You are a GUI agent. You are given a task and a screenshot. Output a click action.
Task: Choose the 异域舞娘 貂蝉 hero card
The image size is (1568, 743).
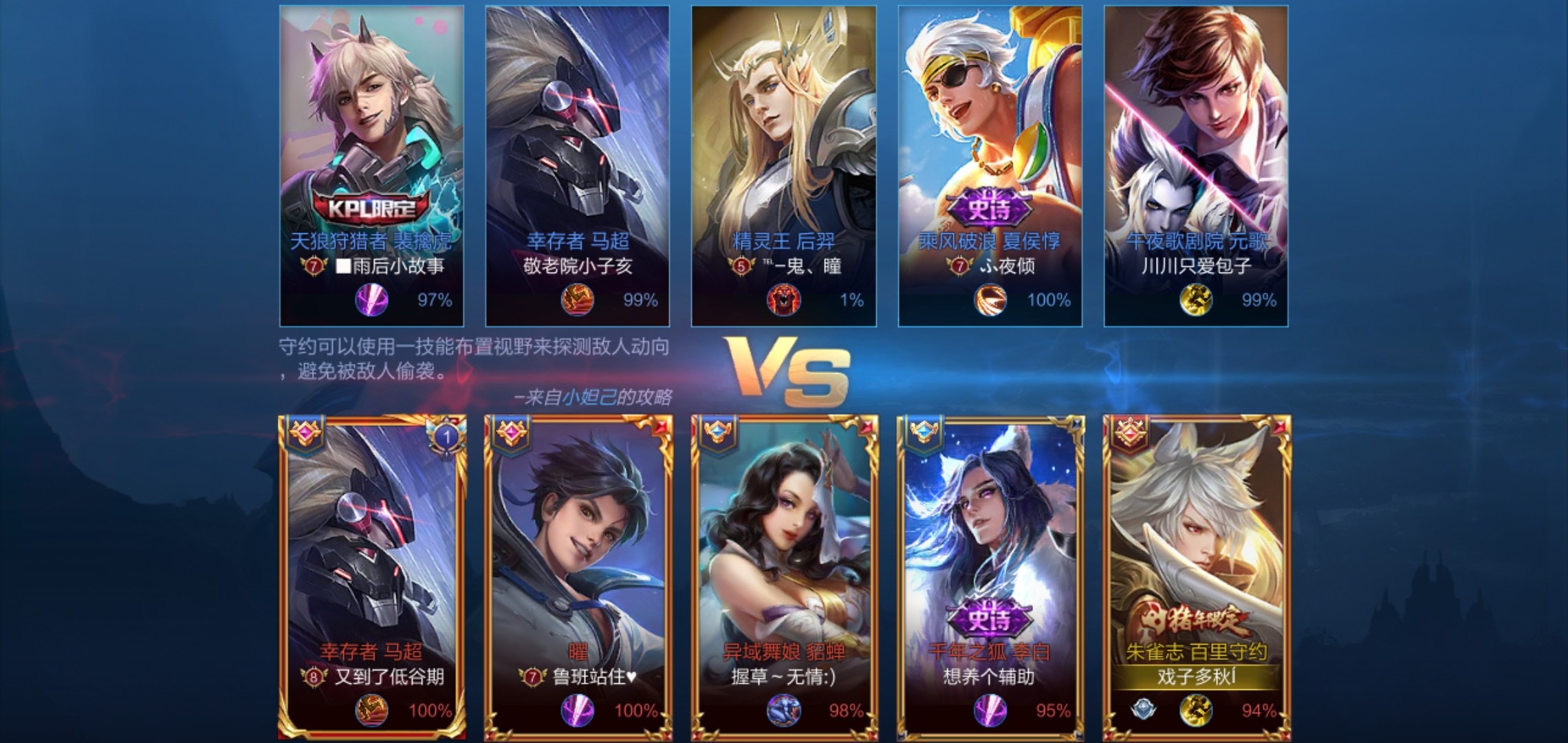click(x=784, y=577)
